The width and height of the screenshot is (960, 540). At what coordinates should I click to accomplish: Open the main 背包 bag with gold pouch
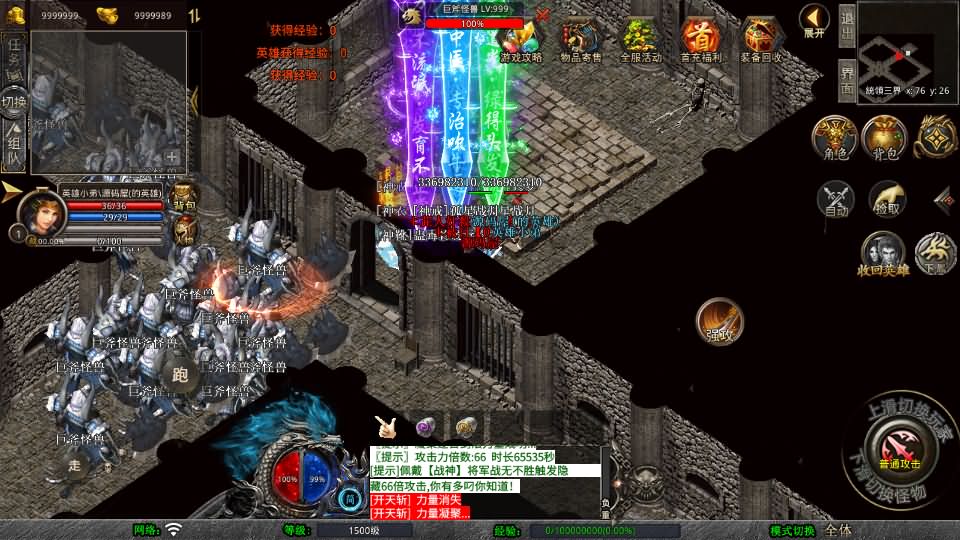884,138
